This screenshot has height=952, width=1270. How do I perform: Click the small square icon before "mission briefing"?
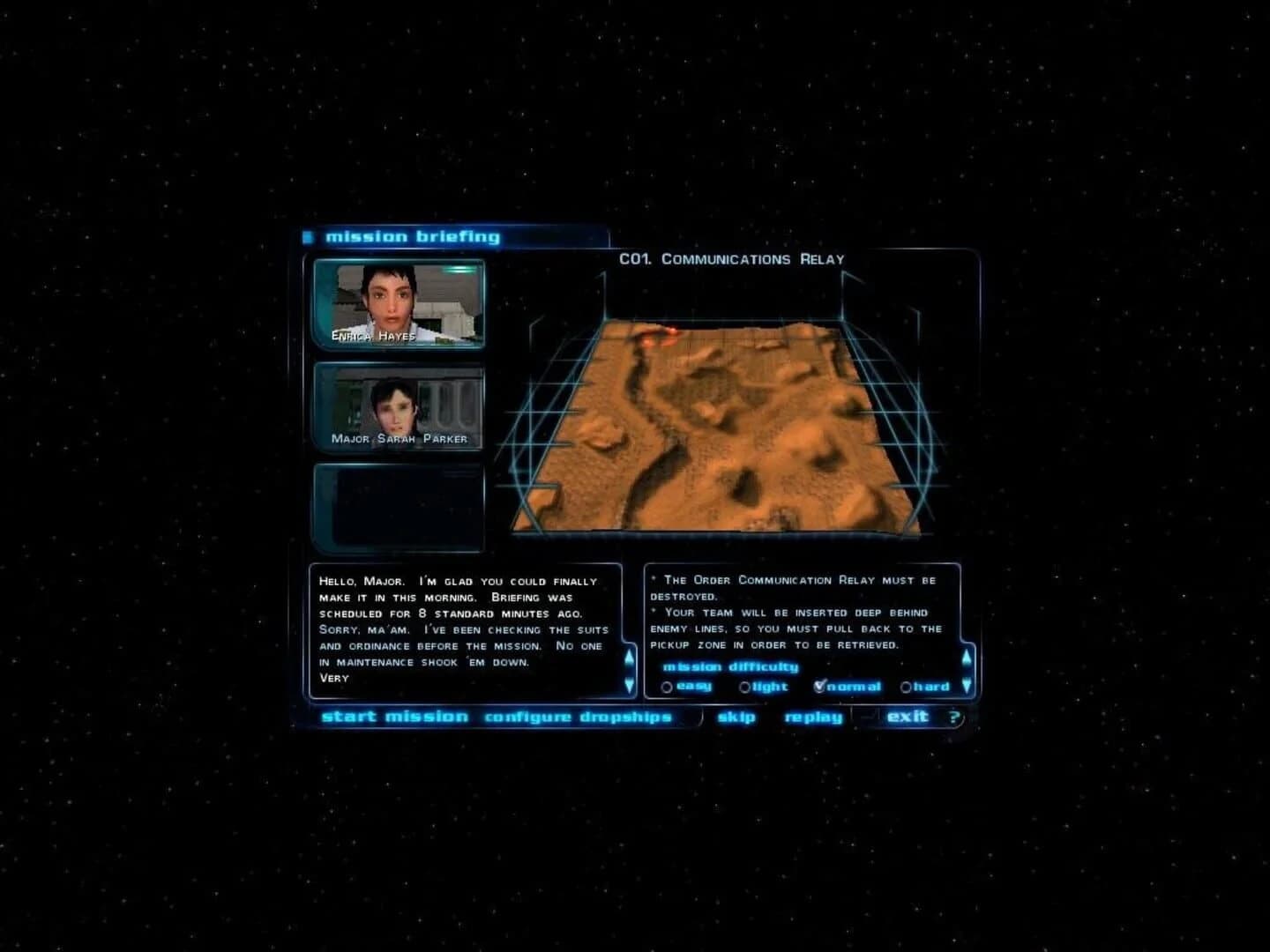click(310, 235)
